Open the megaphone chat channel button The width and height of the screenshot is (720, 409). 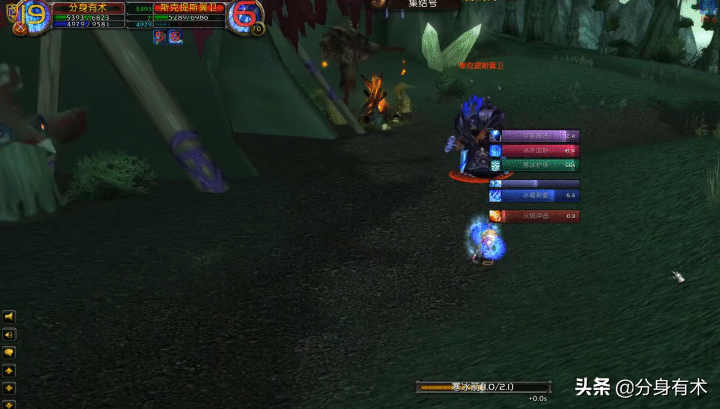click(9, 317)
